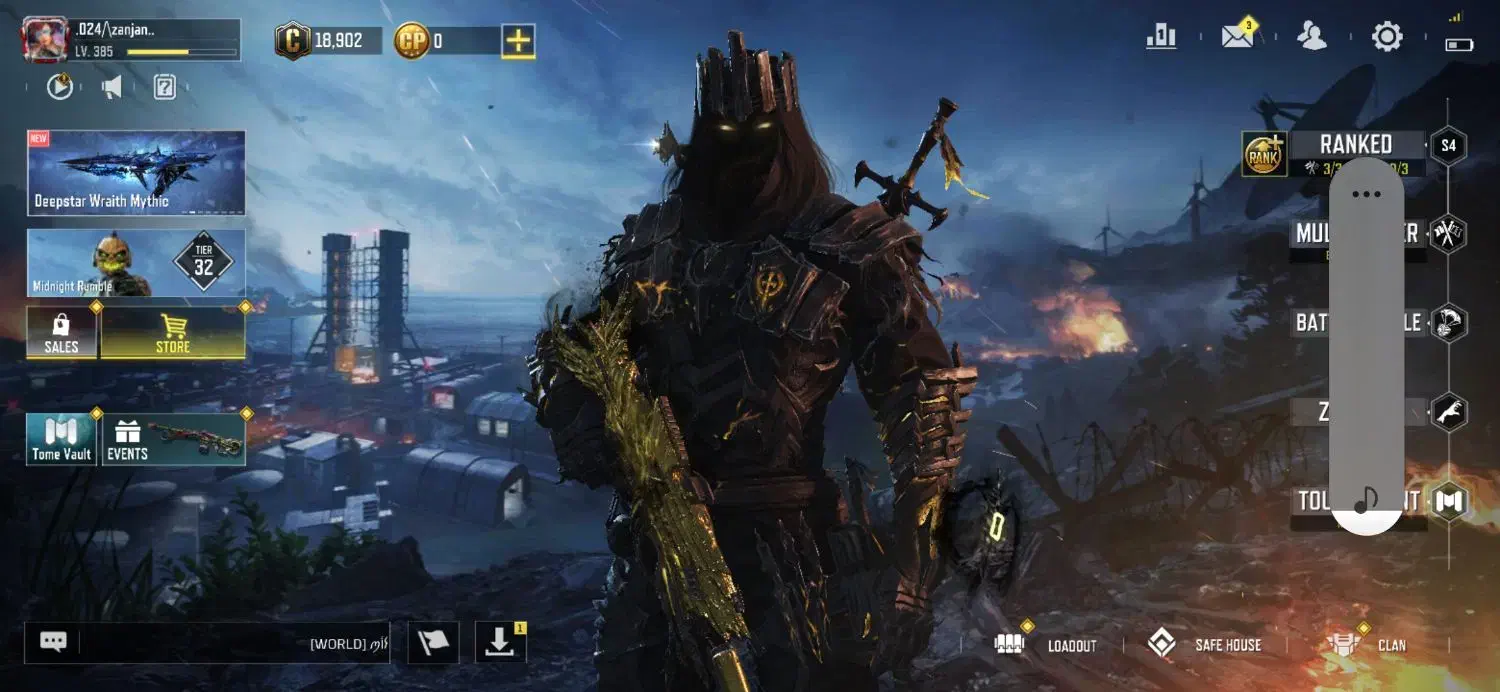Viewport: 1500px width, 692px height.
Task: Open the player profile card
Action: [130, 40]
